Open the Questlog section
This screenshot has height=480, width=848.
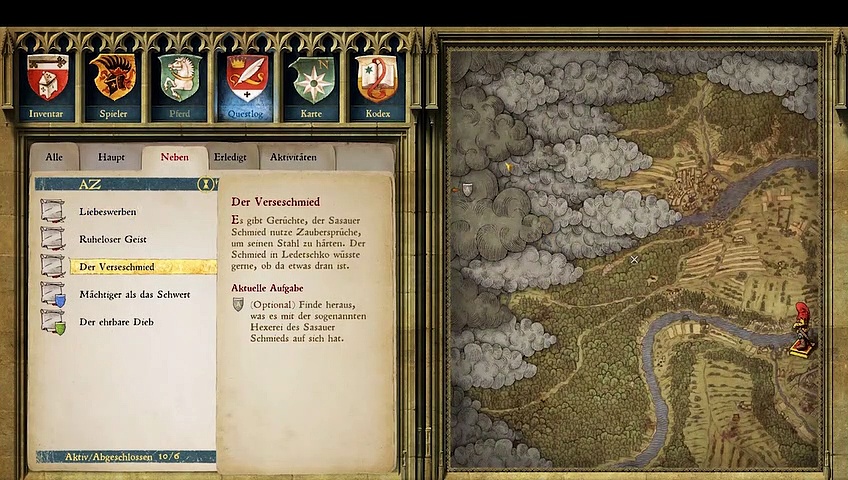pos(245,86)
